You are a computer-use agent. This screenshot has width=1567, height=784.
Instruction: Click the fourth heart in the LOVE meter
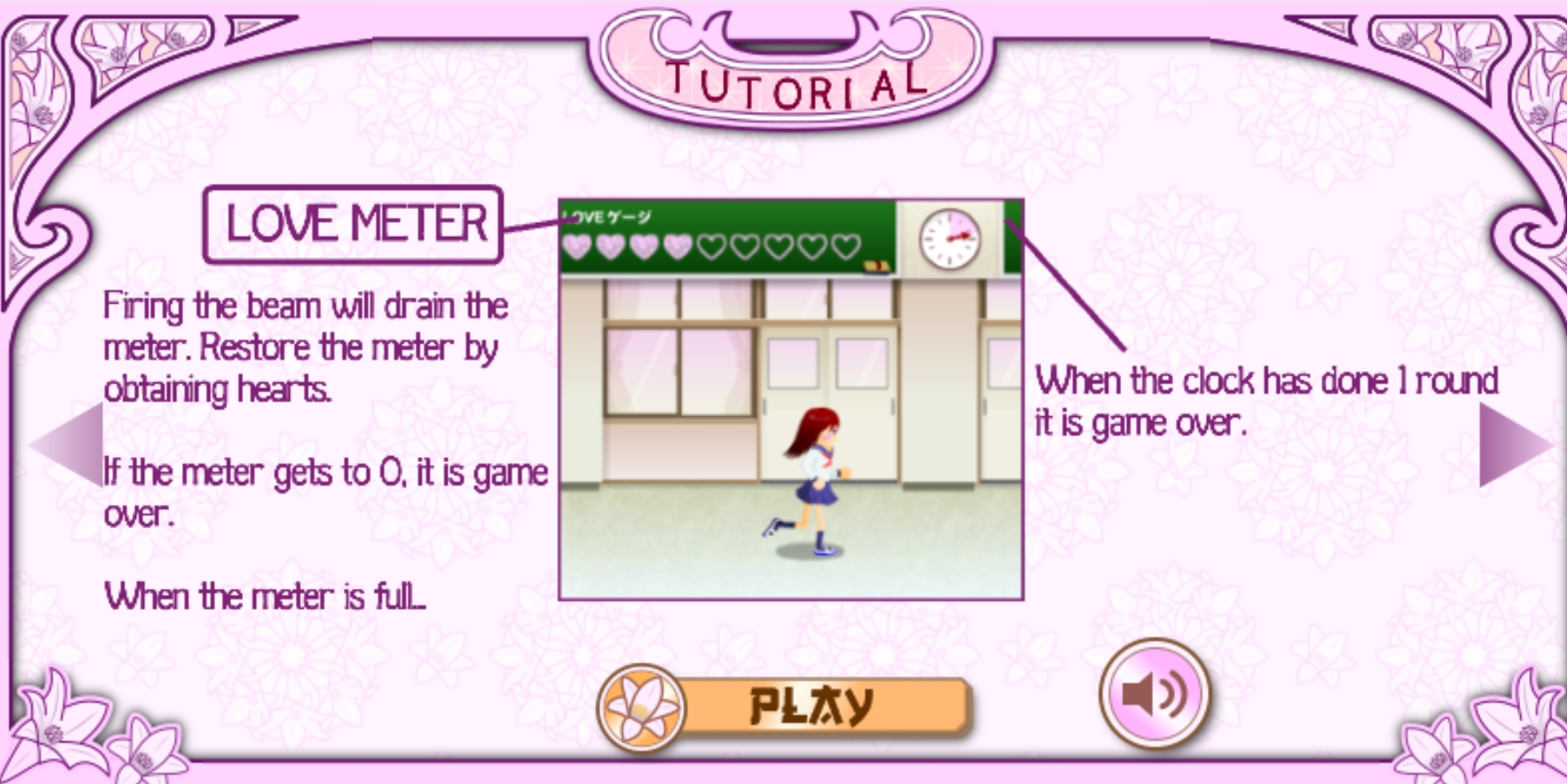[676, 245]
